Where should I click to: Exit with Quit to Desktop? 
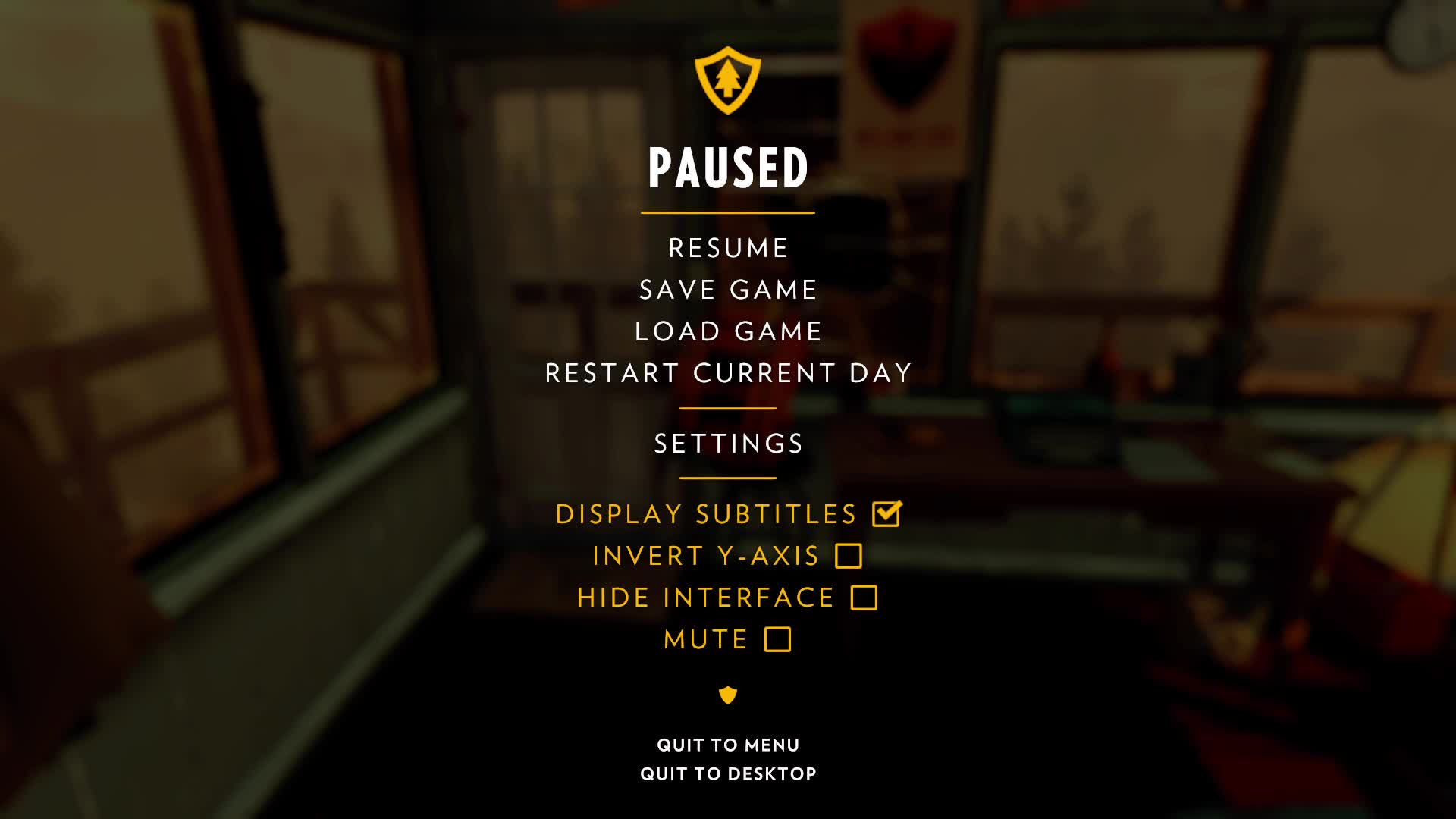tap(728, 773)
